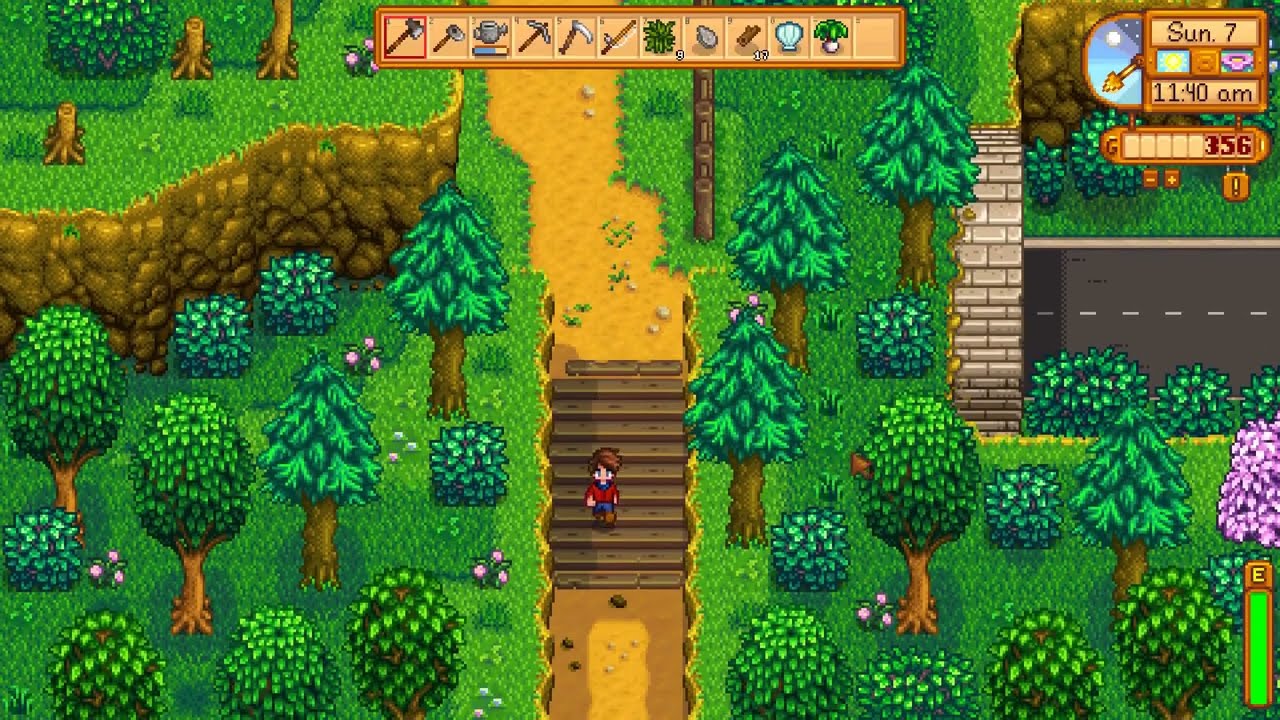Viewport: 1280px width, 720px height.
Task: Switch to the pickaxe tool
Action: pyautogui.click(x=534, y=38)
